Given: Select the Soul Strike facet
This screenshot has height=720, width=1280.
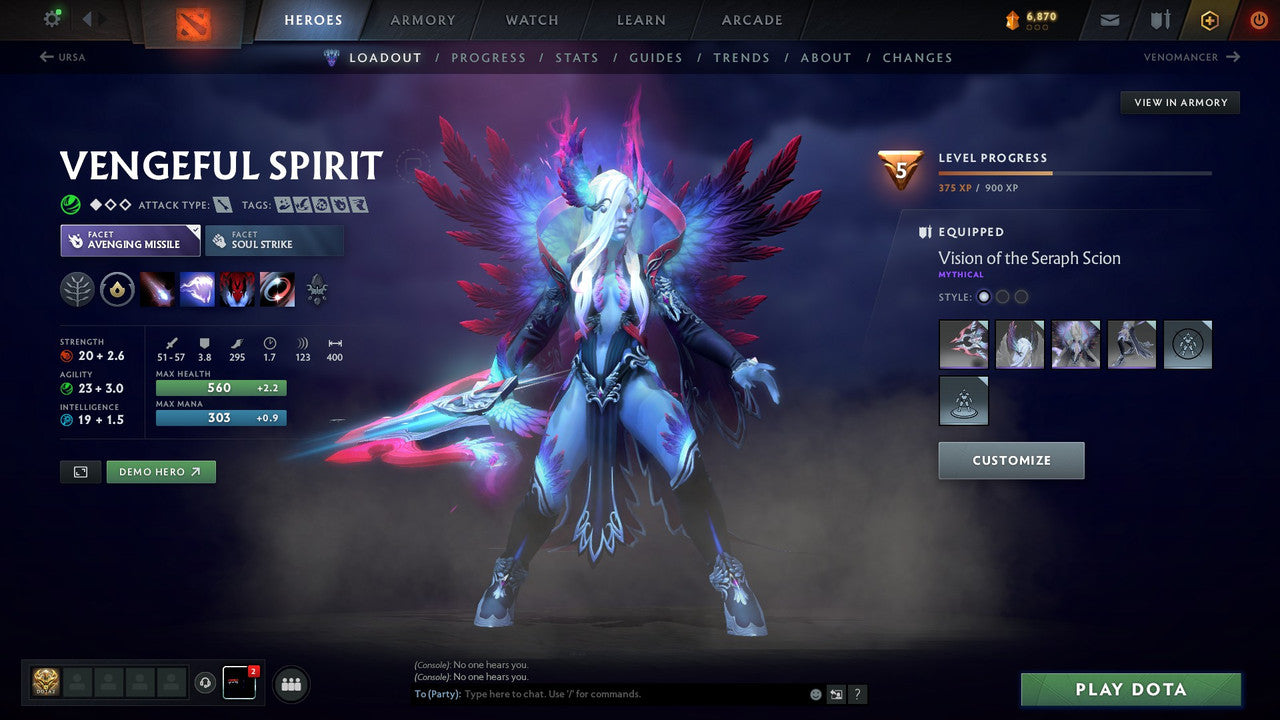Looking at the screenshot, I should pyautogui.click(x=274, y=240).
